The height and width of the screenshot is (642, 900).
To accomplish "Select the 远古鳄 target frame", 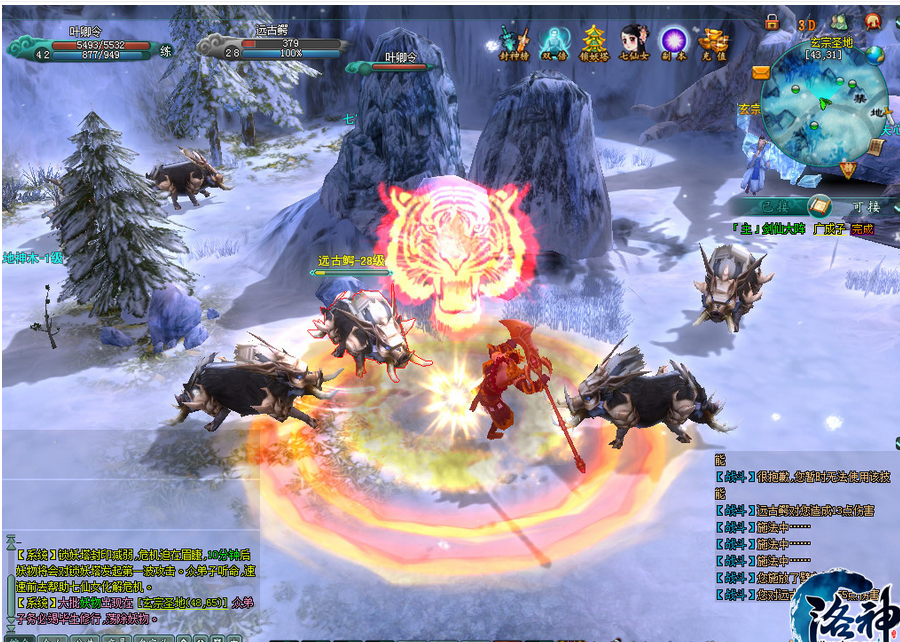I will tap(270, 45).
